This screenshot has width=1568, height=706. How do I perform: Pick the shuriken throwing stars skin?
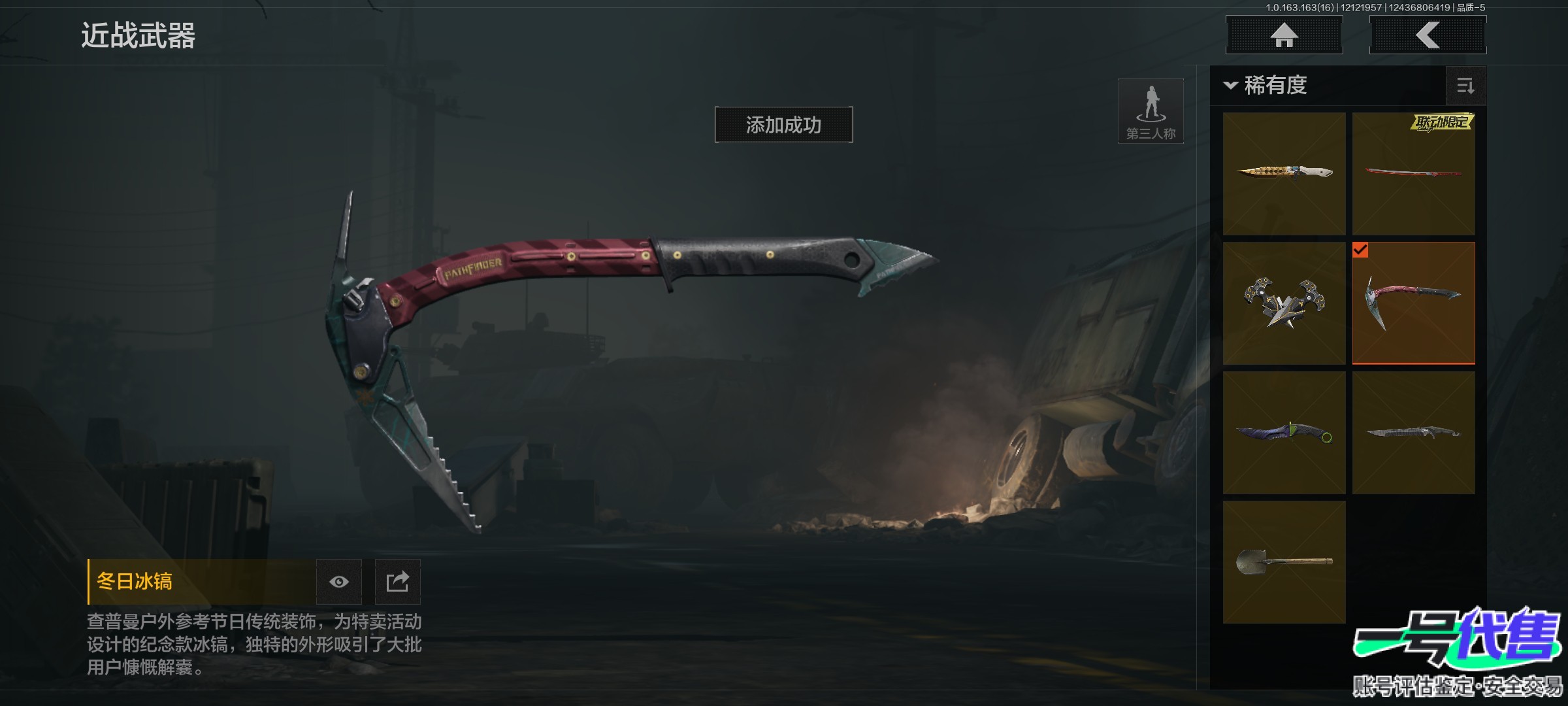(1284, 303)
